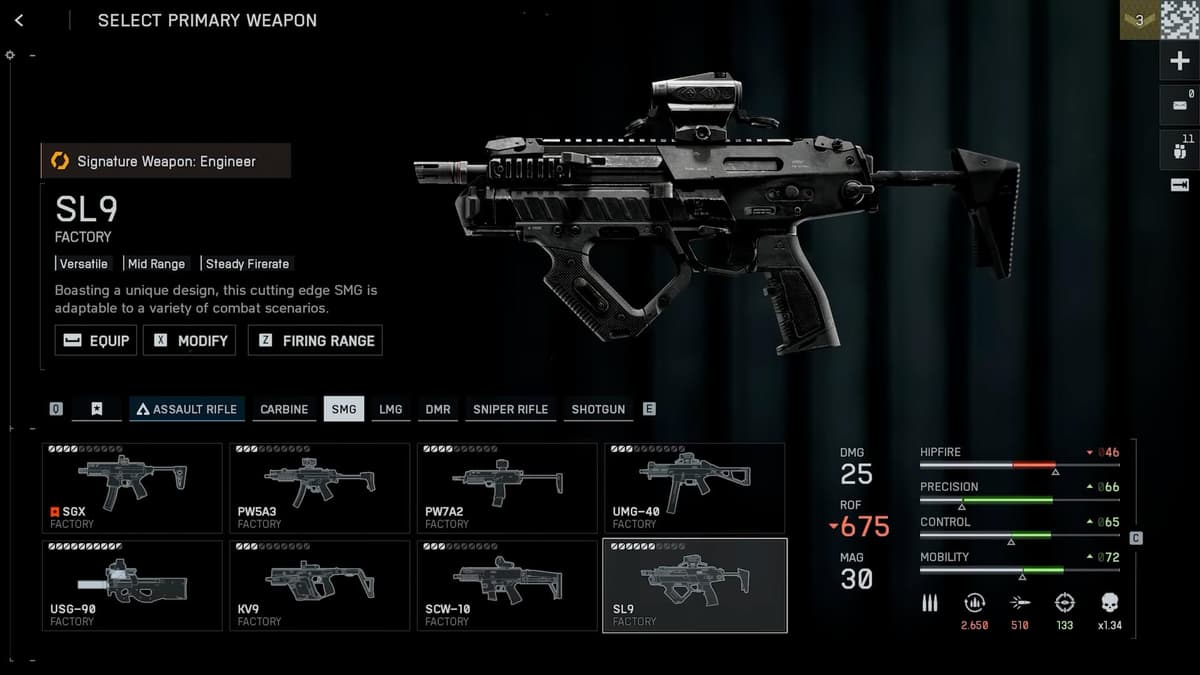Select the UMG-40 weapon tile
The height and width of the screenshot is (675, 1200).
pyautogui.click(x=694, y=488)
